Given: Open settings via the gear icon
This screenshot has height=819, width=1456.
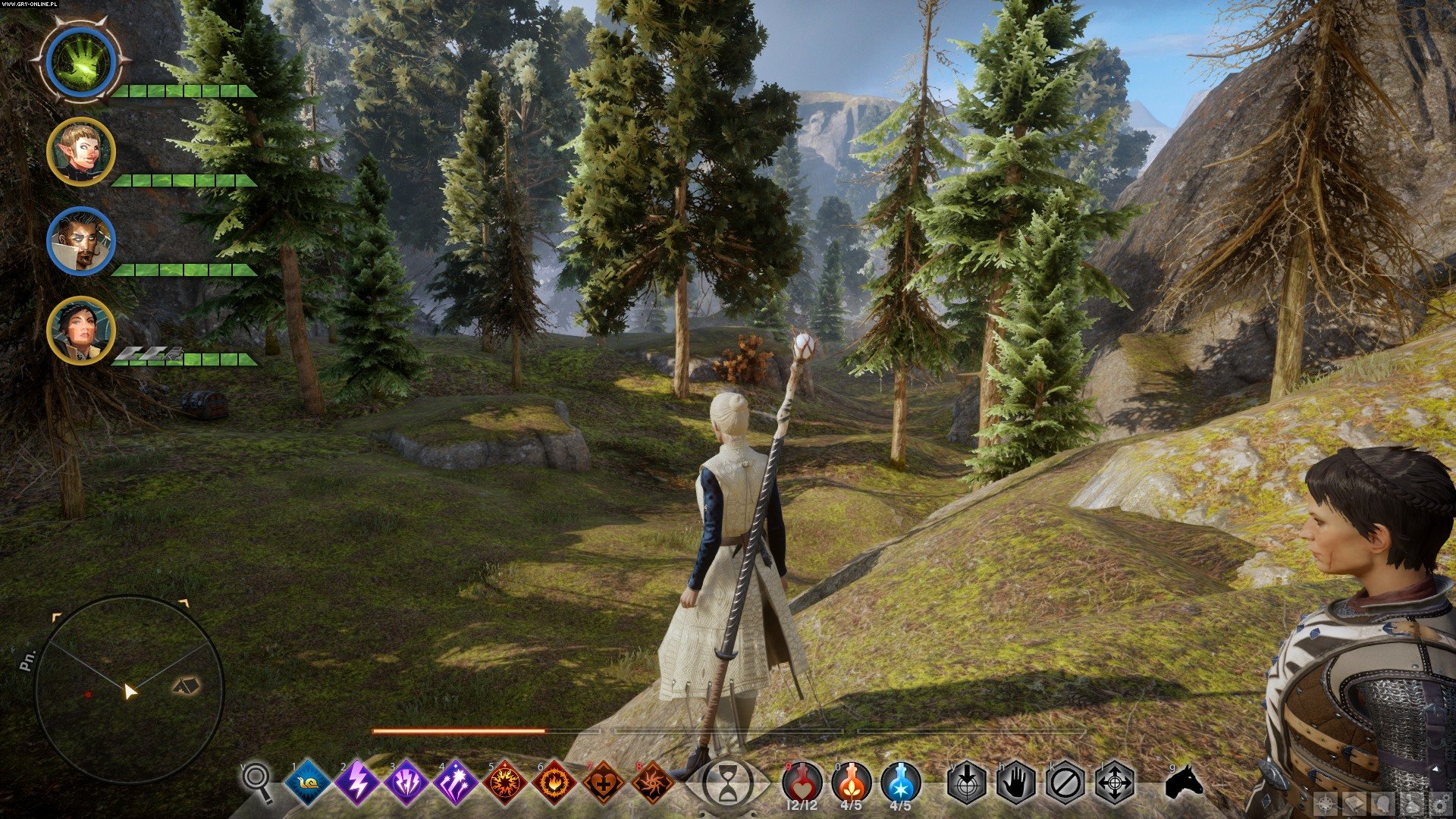Looking at the screenshot, I should click(x=1440, y=805).
